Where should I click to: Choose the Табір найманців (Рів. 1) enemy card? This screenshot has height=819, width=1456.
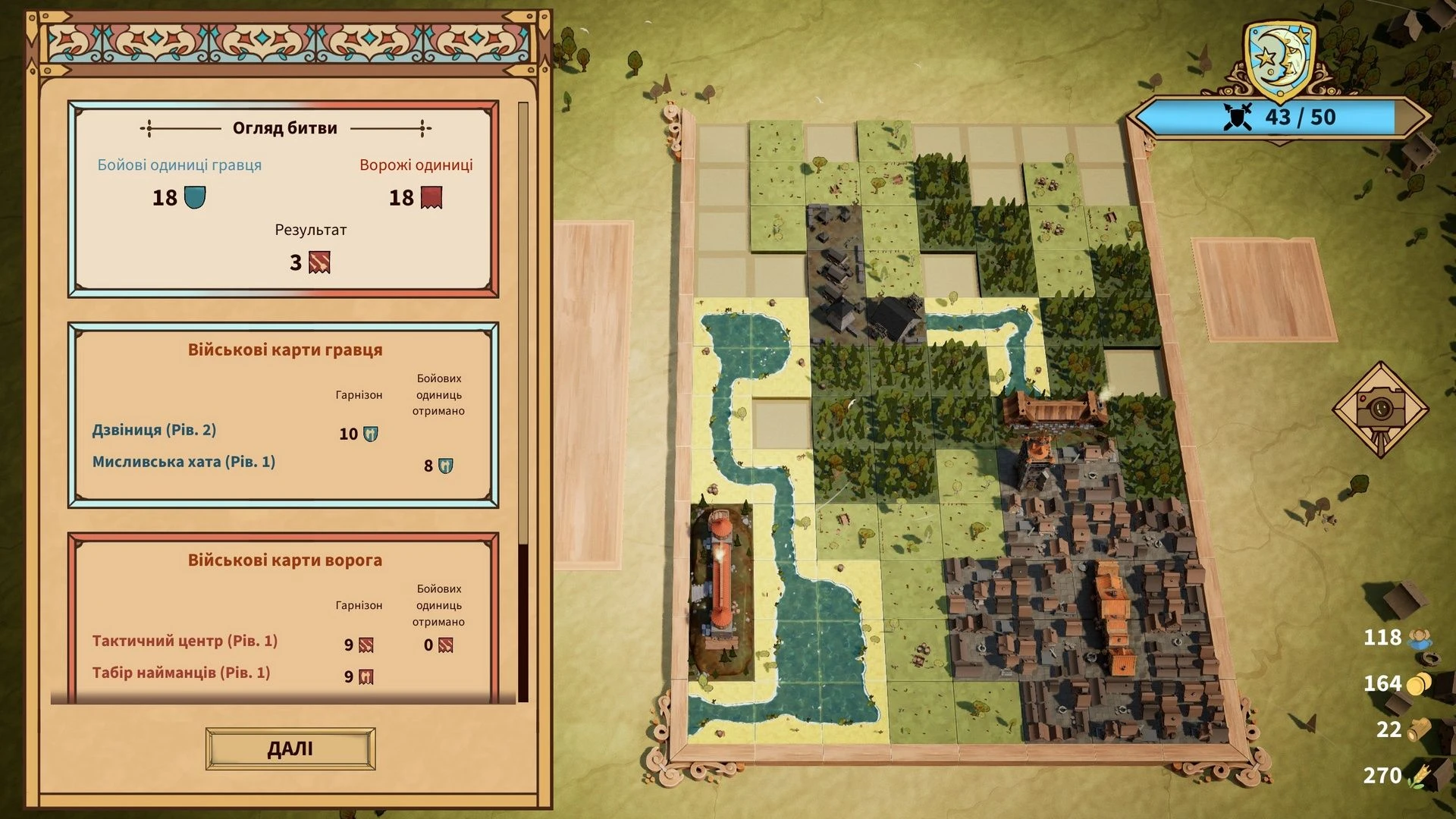(x=181, y=673)
